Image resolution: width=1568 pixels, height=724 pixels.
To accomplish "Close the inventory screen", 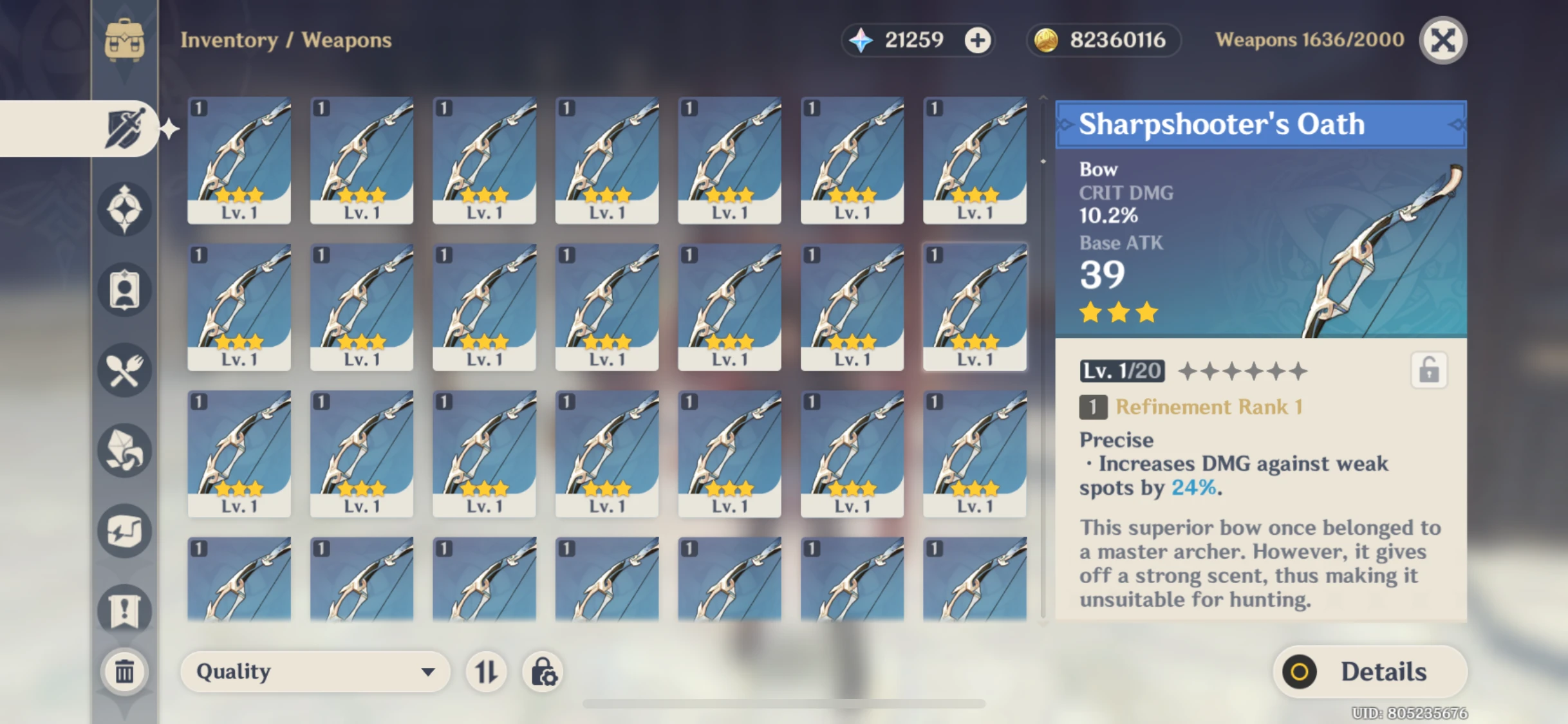I will (x=1442, y=40).
